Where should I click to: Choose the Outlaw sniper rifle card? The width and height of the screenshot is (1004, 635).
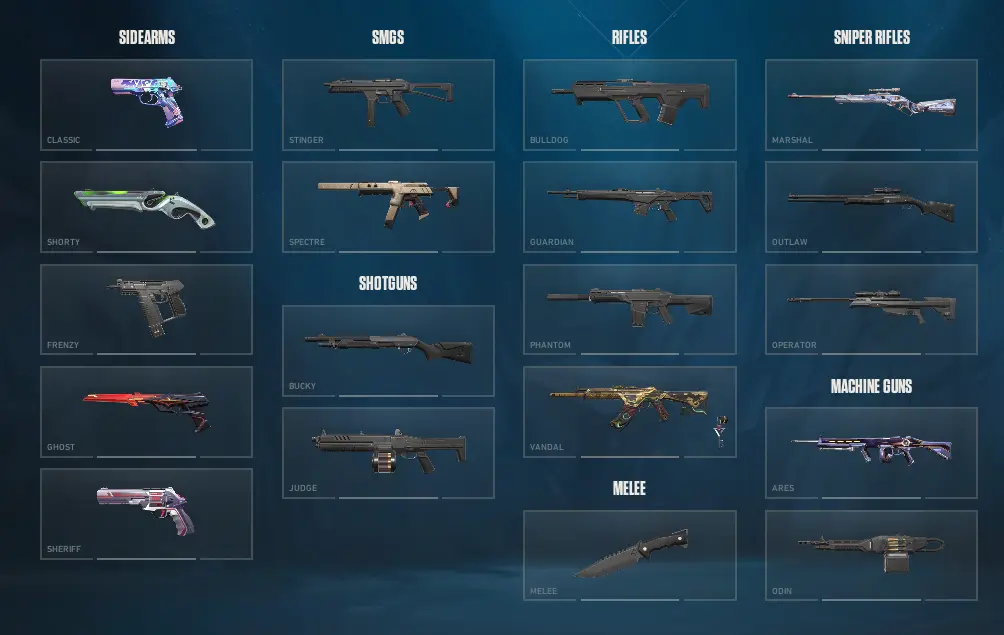871,207
